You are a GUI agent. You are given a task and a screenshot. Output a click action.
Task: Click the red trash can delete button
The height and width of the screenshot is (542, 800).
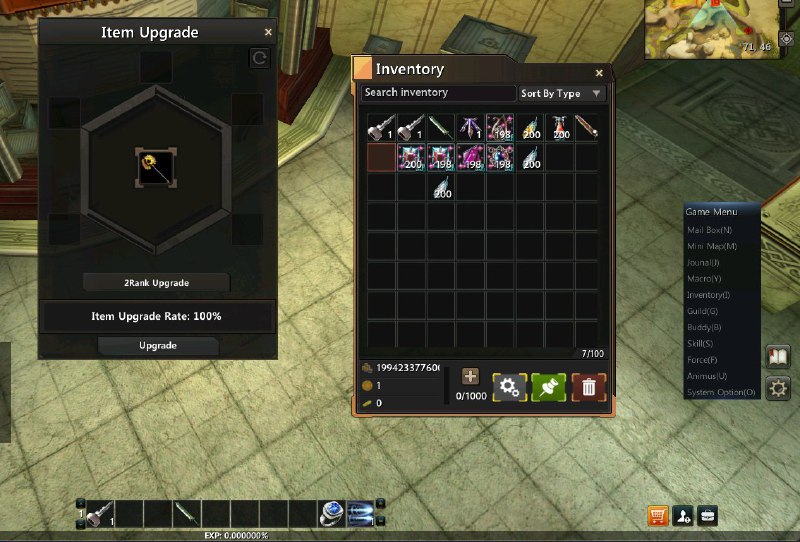point(589,386)
